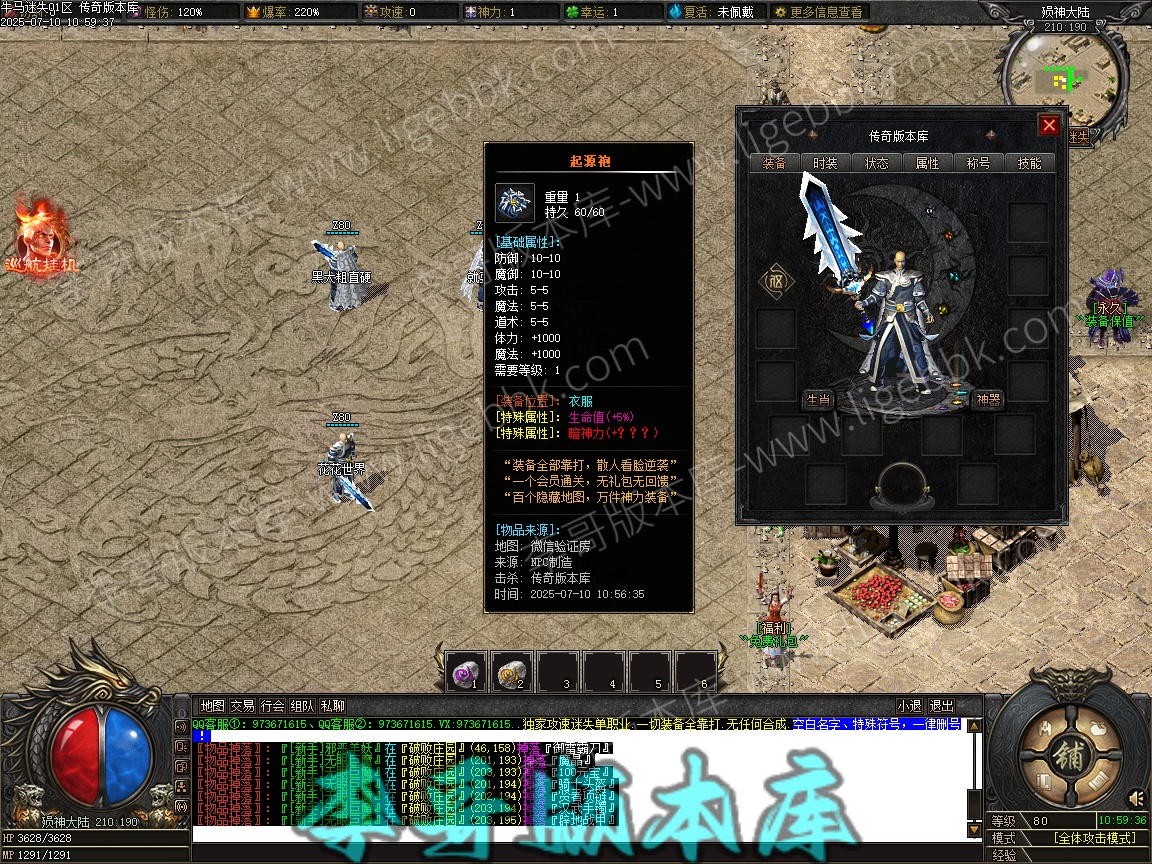
Task: Click the 退出 exit button
Action: click(x=941, y=706)
